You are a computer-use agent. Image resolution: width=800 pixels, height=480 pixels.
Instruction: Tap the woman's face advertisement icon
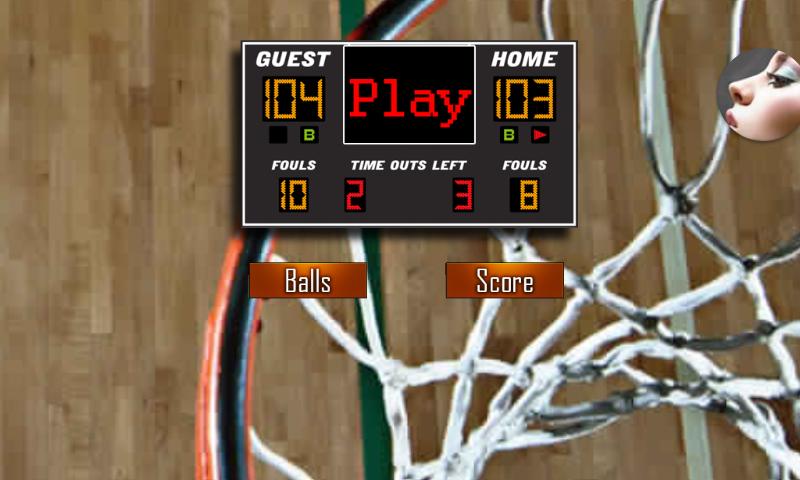pos(759,95)
